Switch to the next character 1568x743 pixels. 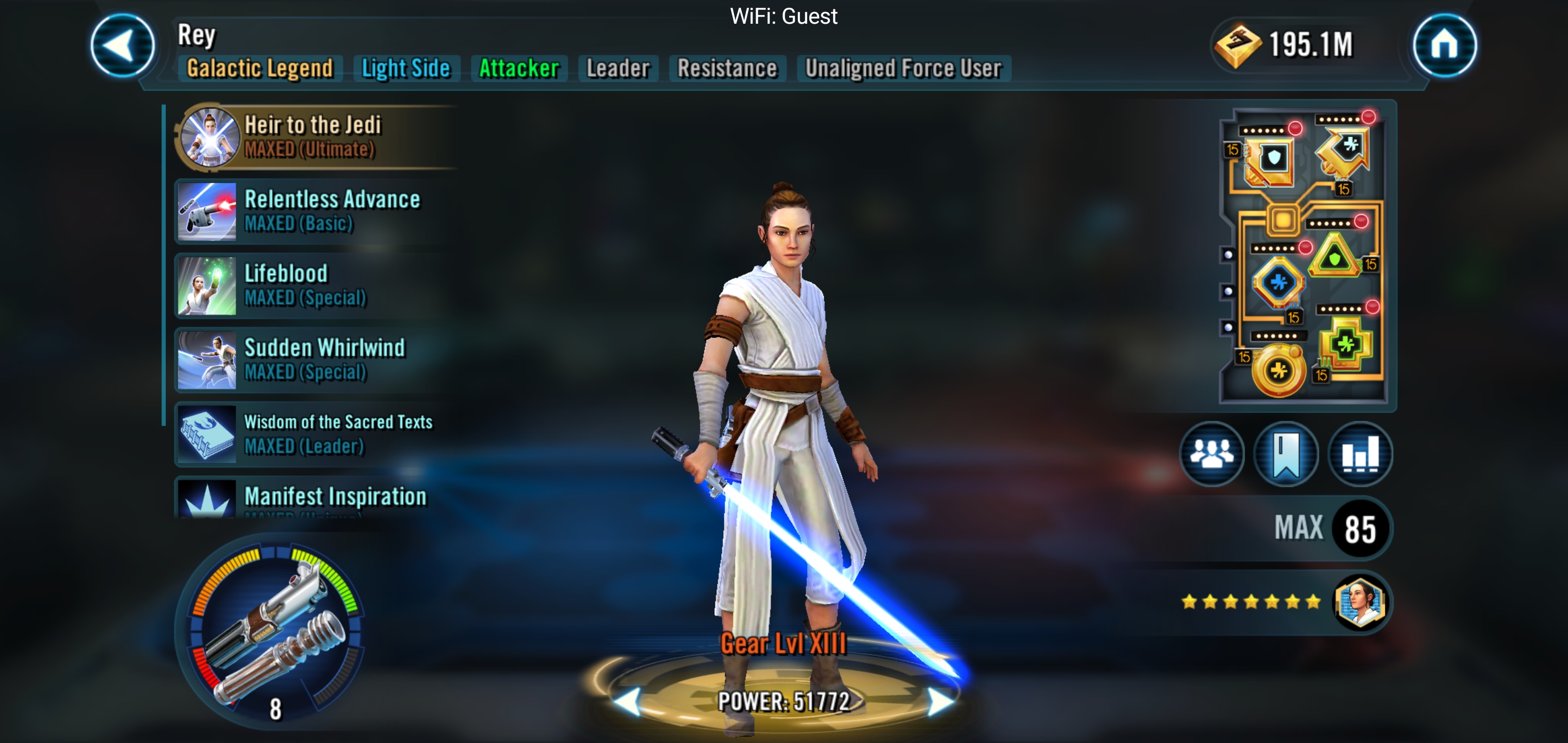pos(940,702)
